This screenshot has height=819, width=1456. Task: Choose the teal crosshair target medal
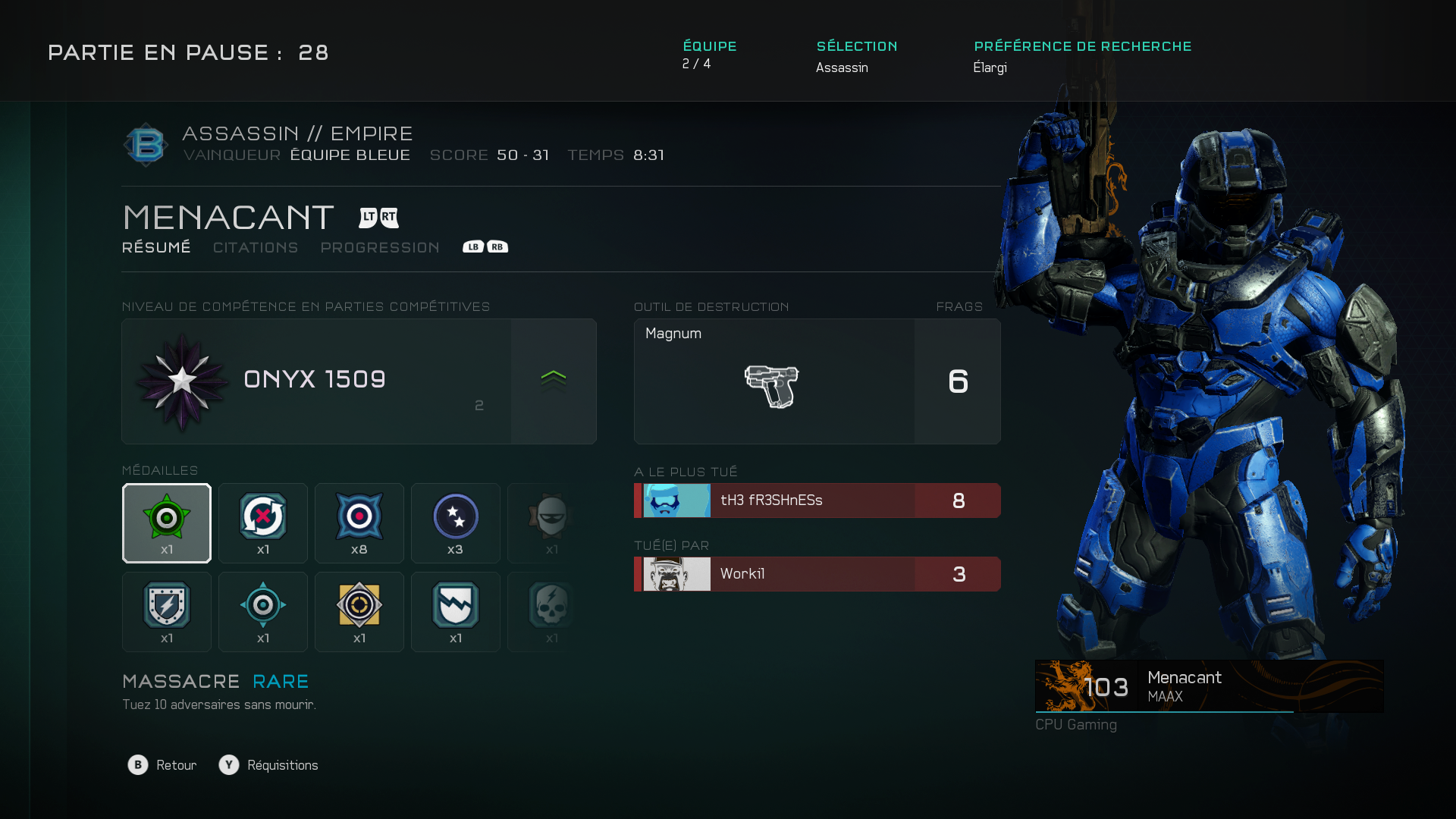(263, 612)
